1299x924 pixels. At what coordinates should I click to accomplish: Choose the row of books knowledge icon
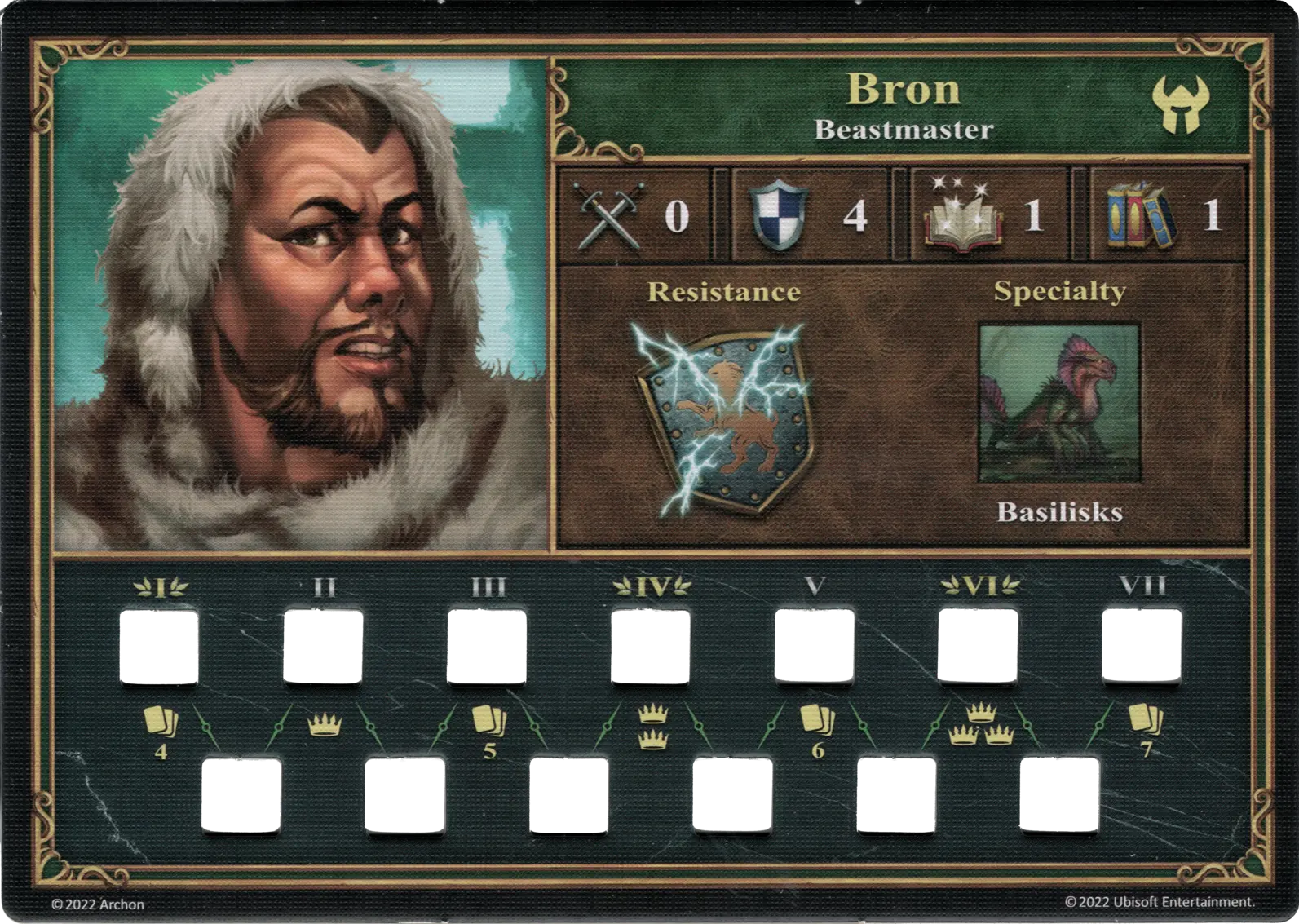click(1142, 215)
